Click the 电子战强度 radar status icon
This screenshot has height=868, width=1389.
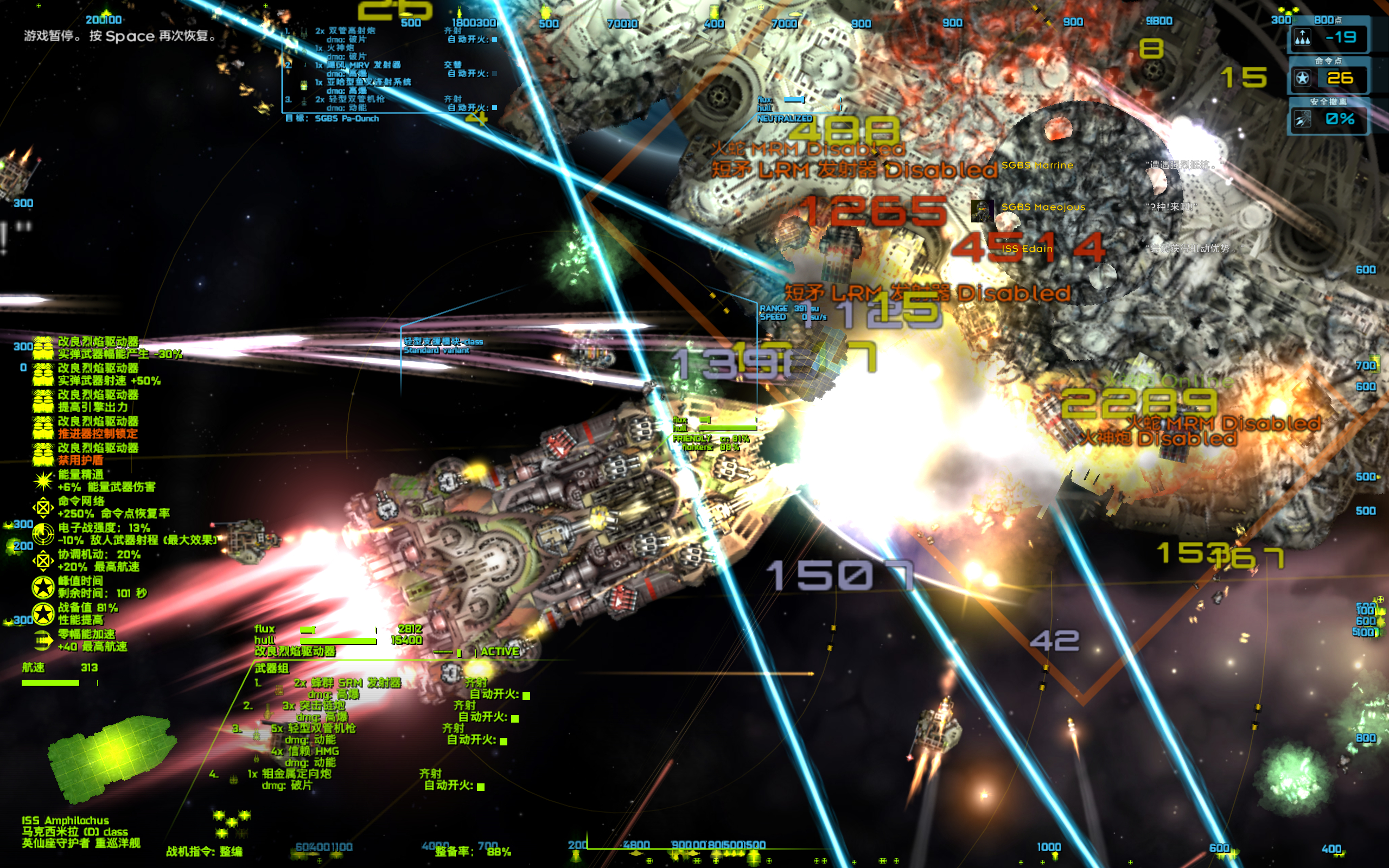coord(43,534)
